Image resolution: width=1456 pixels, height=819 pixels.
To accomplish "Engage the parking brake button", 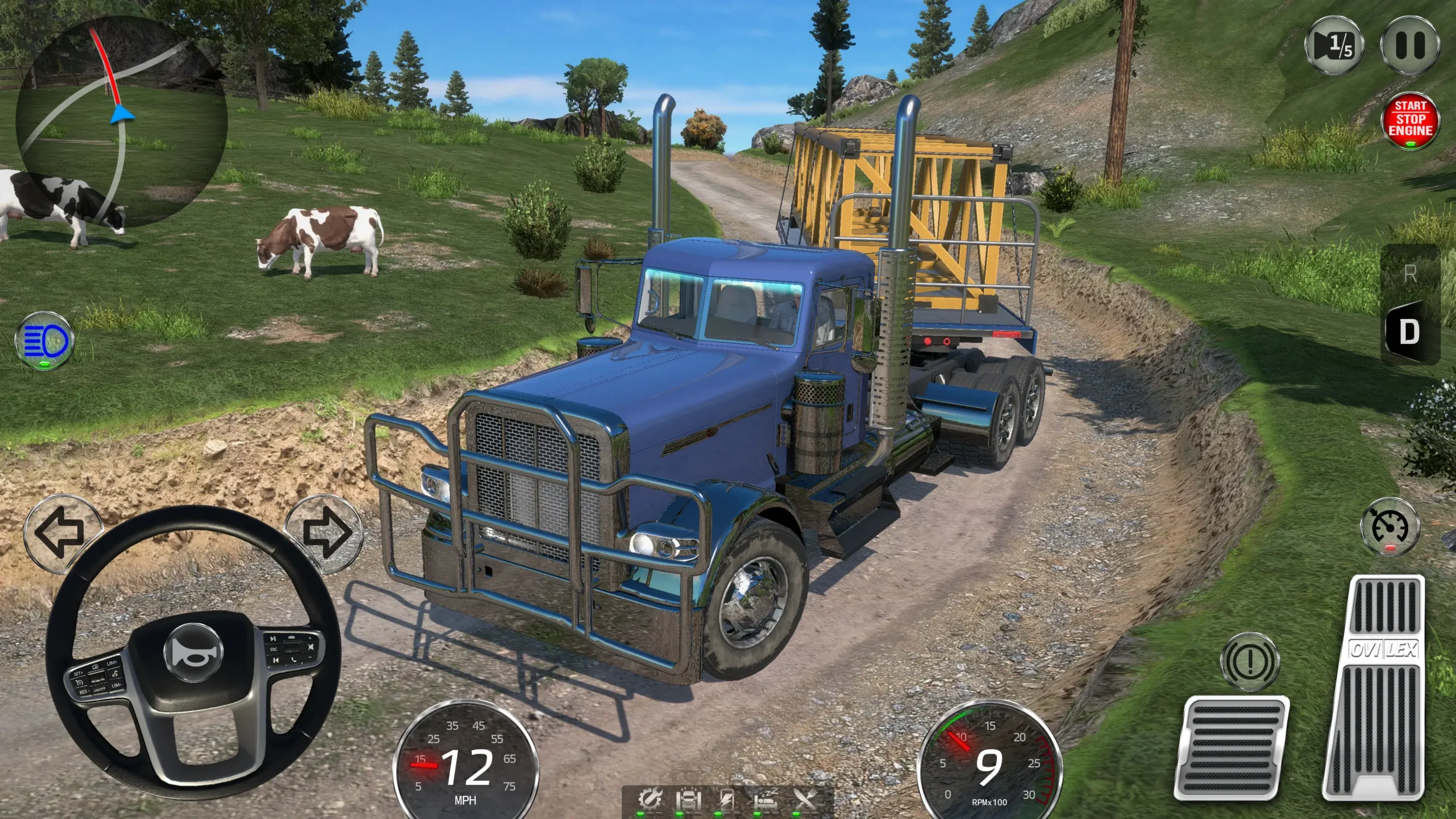I will [1250, 661].
